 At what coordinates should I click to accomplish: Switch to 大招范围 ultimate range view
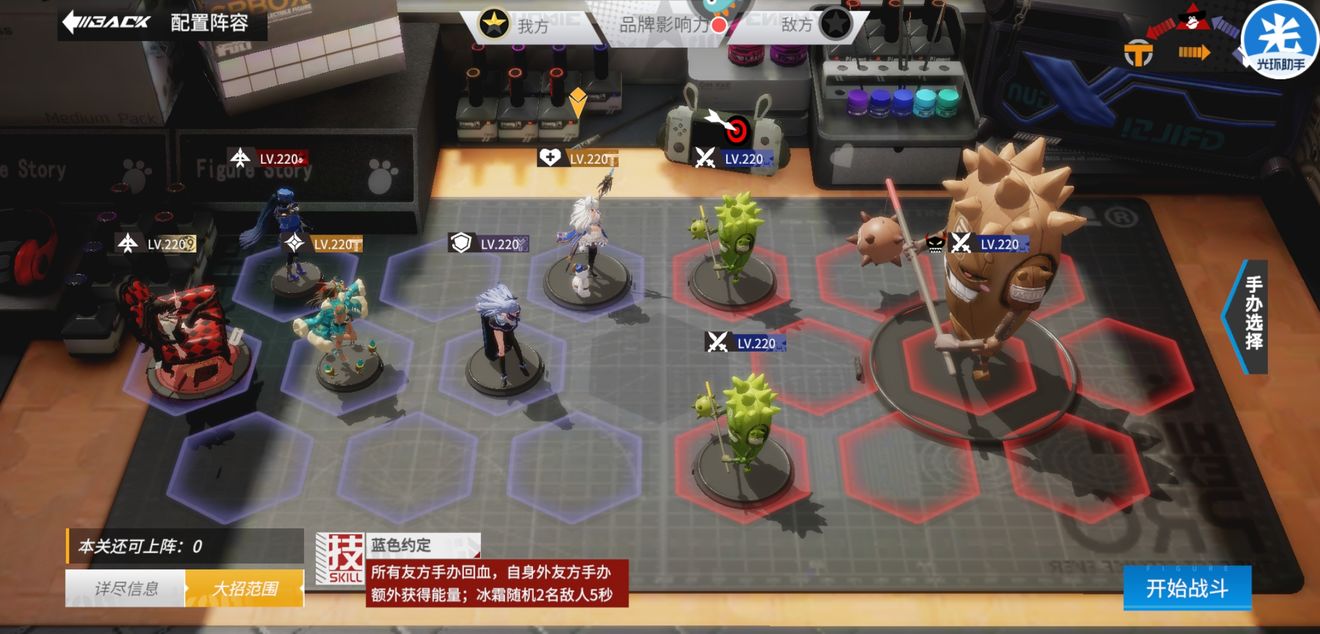pos(244,588)
